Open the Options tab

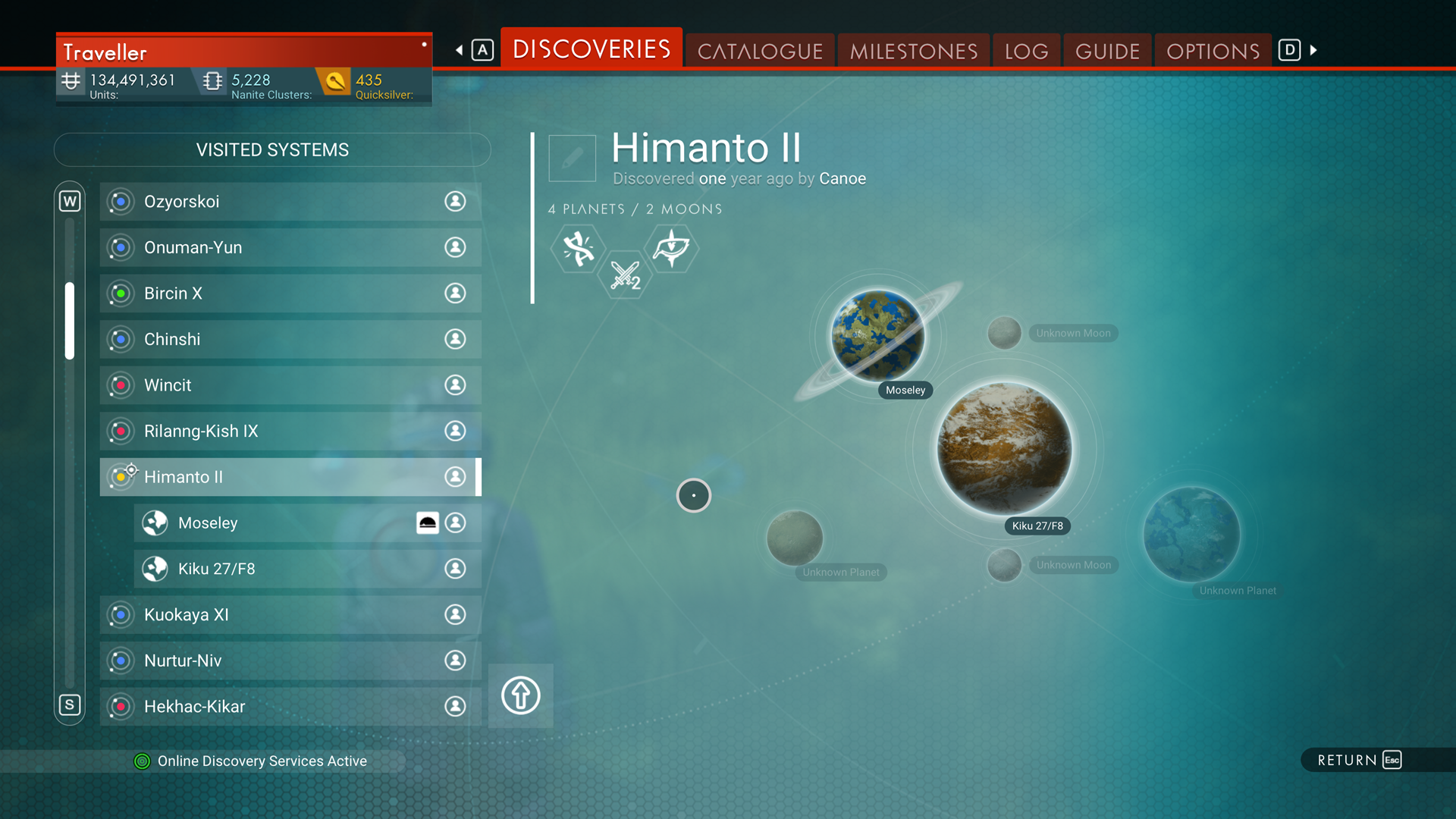pos(1213,51)
